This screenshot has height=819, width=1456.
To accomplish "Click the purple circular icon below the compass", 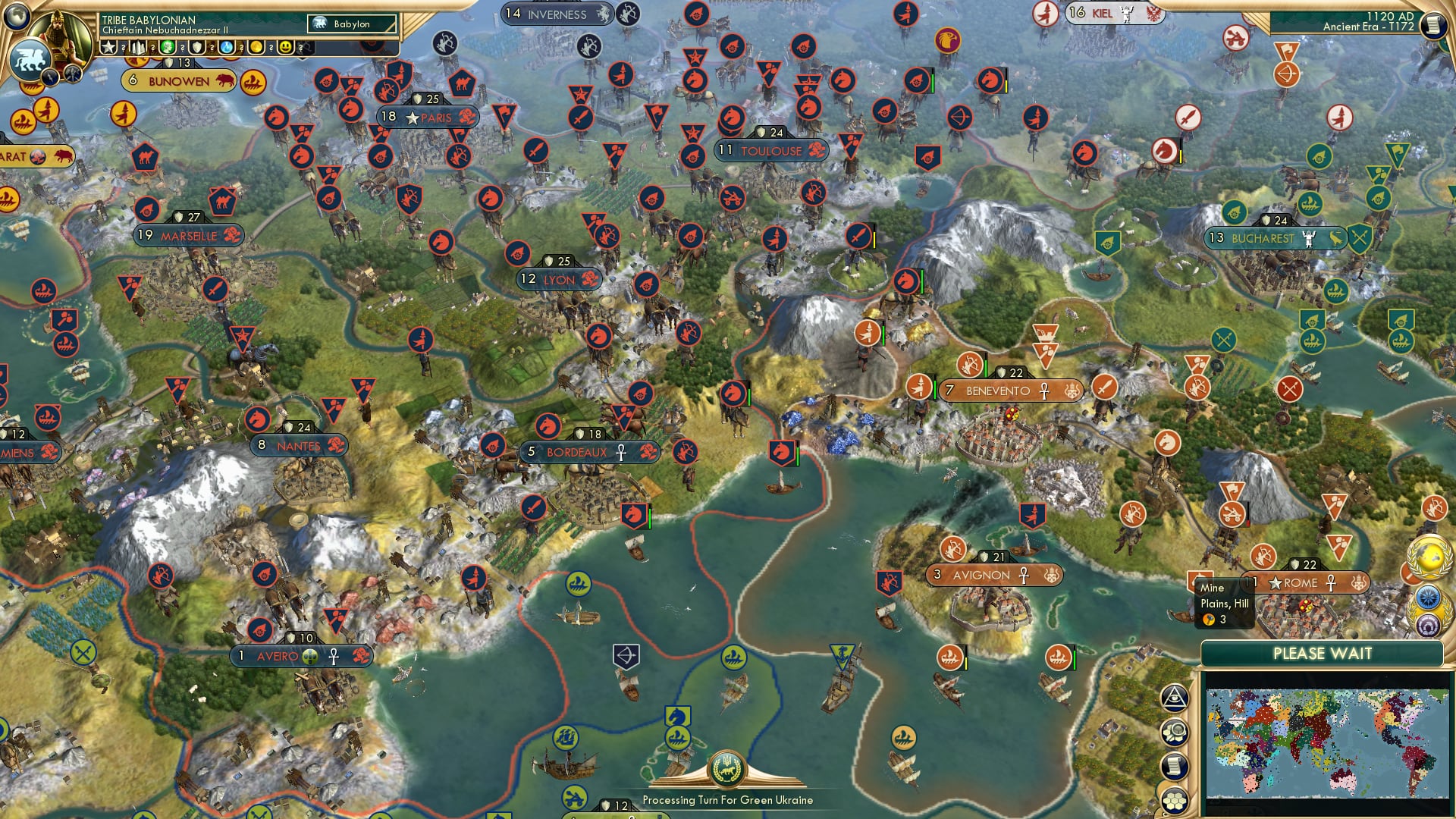I will (1428, 625).
